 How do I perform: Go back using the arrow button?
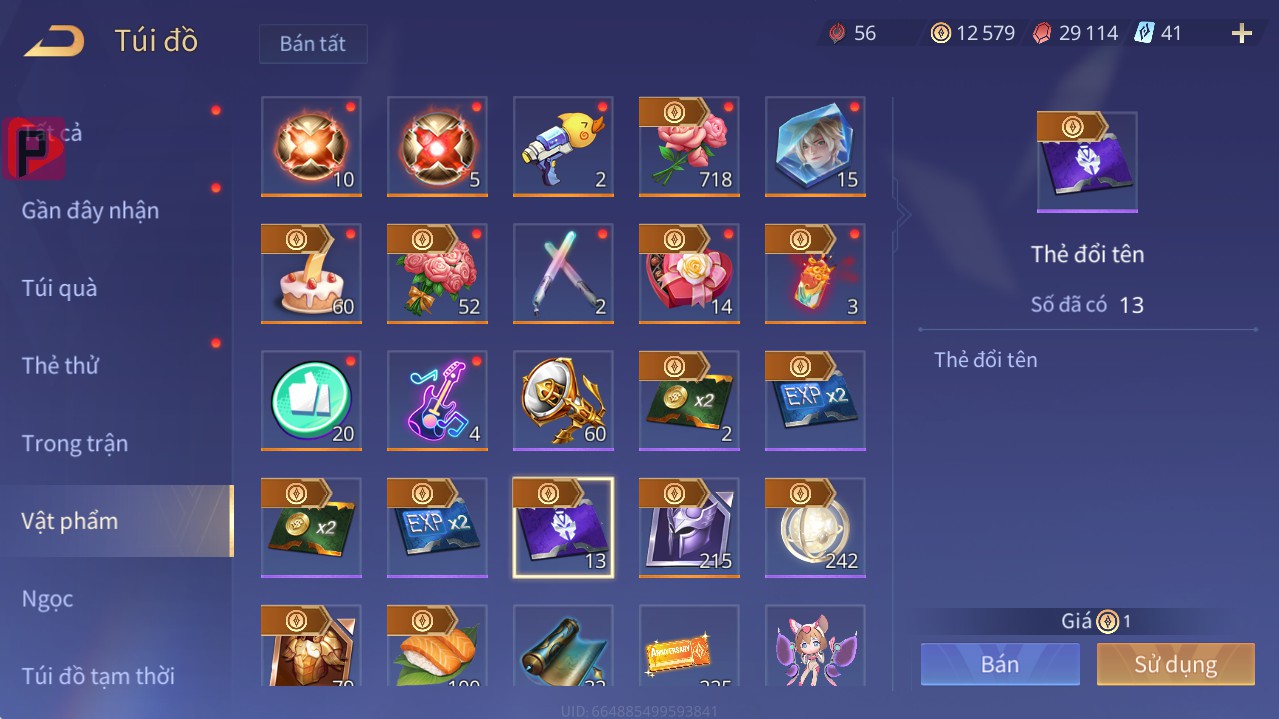tap(54, 41)
